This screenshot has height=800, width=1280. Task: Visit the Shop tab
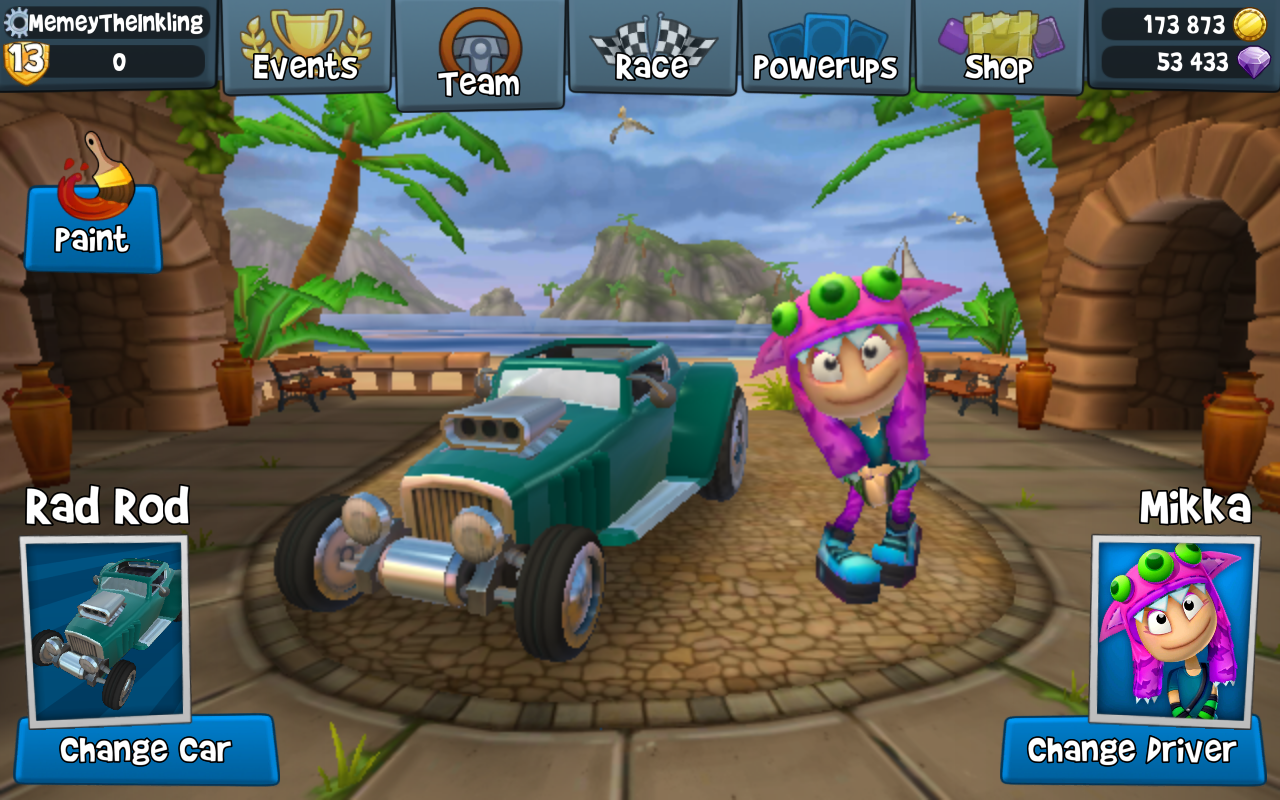(x=998, y=47)
